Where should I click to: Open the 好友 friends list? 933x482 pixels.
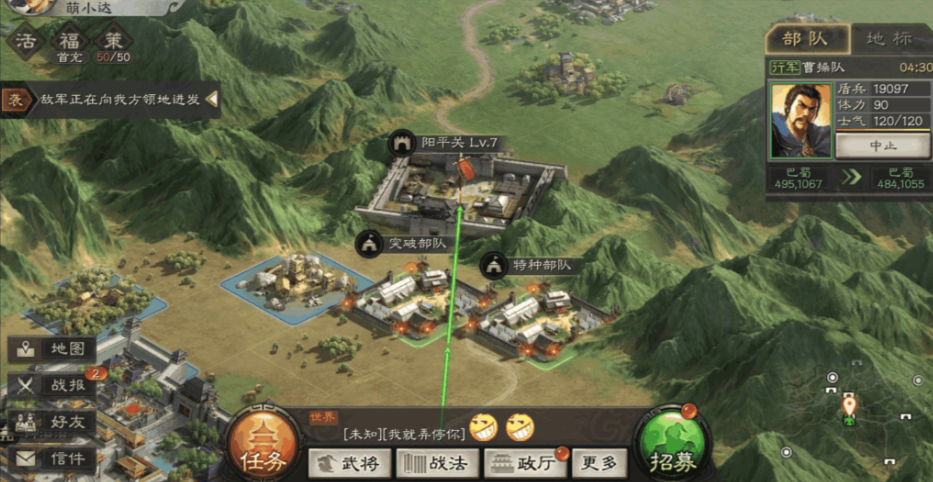[55, 422]
